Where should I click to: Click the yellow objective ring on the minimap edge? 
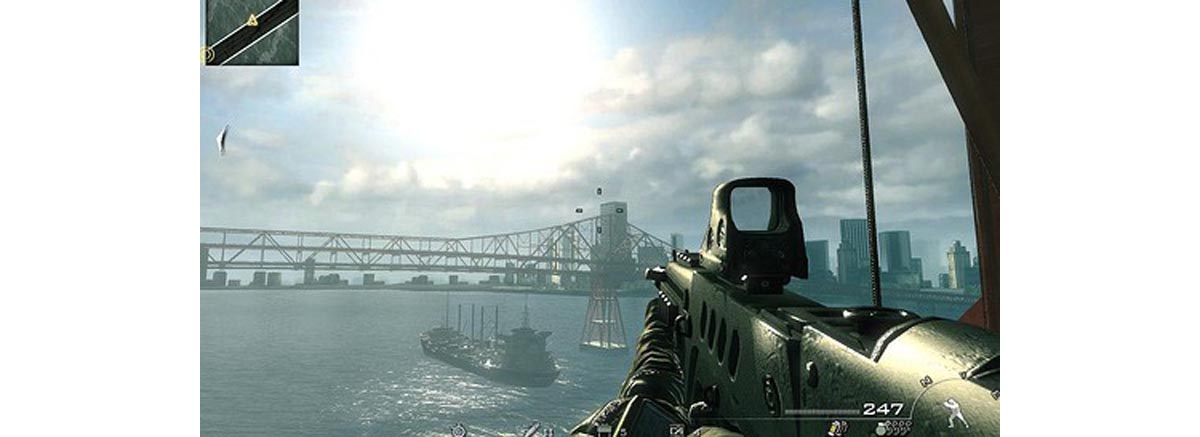coord(209,56)
